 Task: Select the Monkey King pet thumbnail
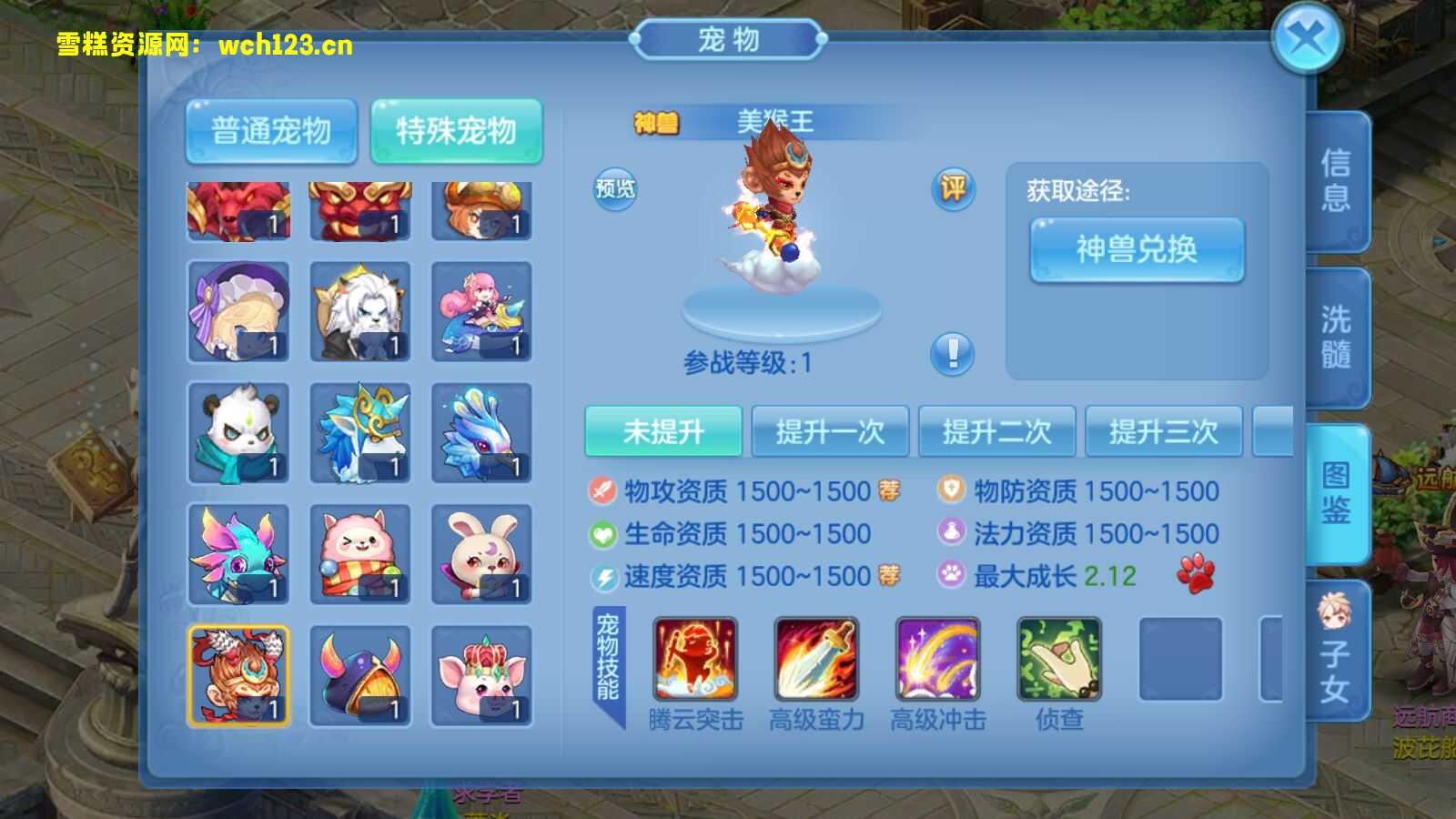click(x=238, y=674)
